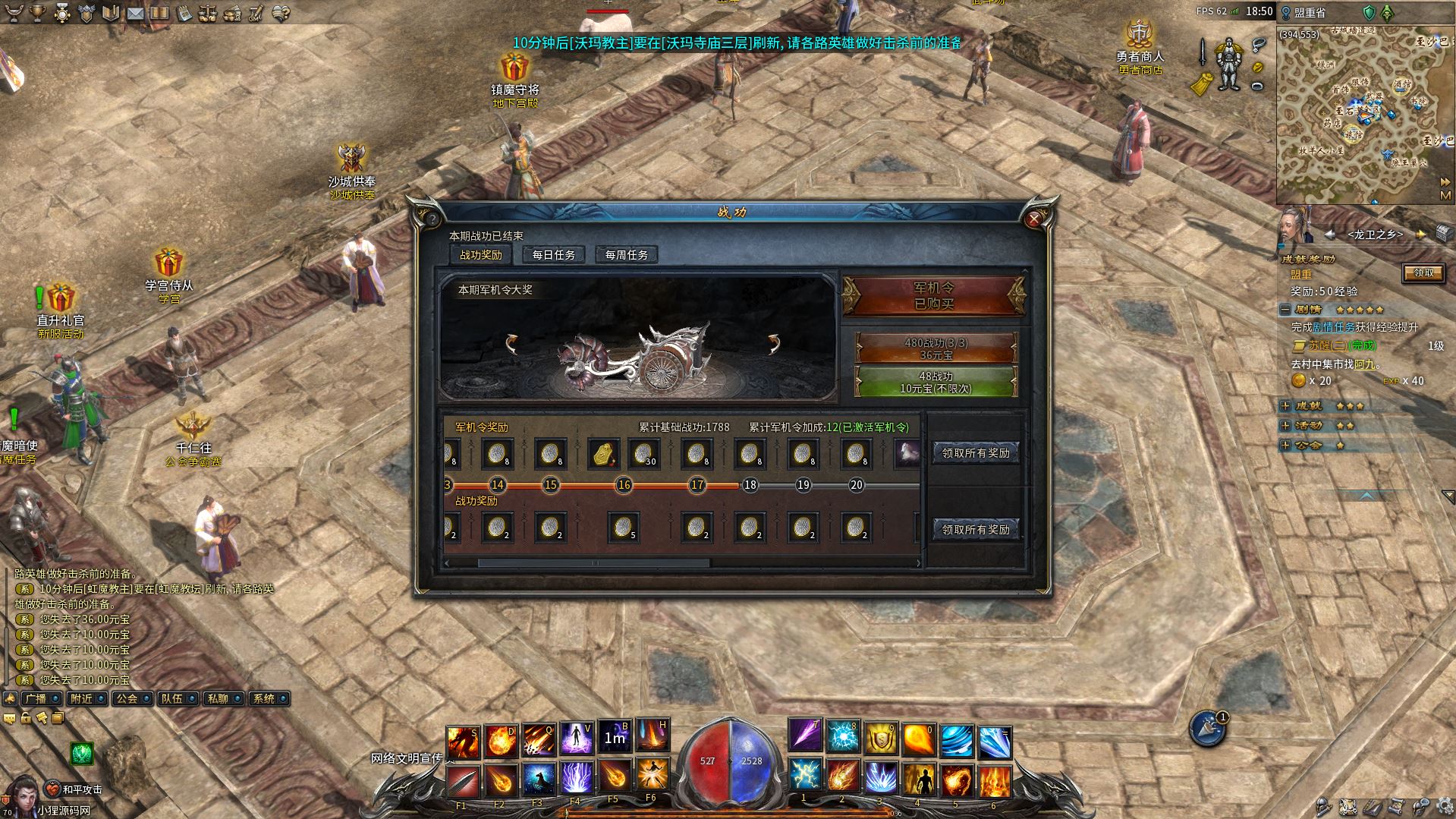Click the 军机令 已购买 button
This screenshot has width=1456, height=819.
tap(933, 295)
